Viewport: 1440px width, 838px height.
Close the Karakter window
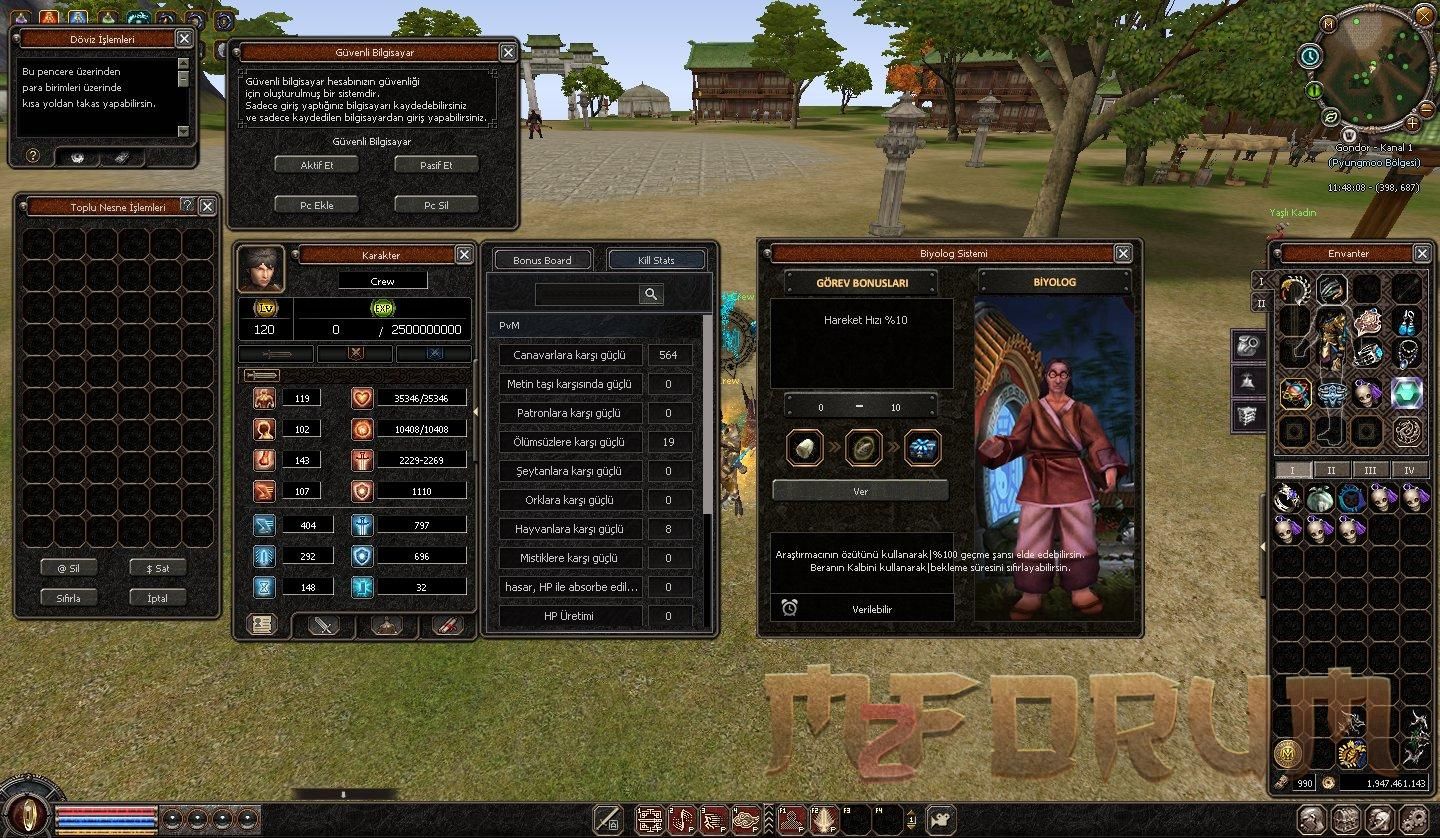[x=464, y=255]
